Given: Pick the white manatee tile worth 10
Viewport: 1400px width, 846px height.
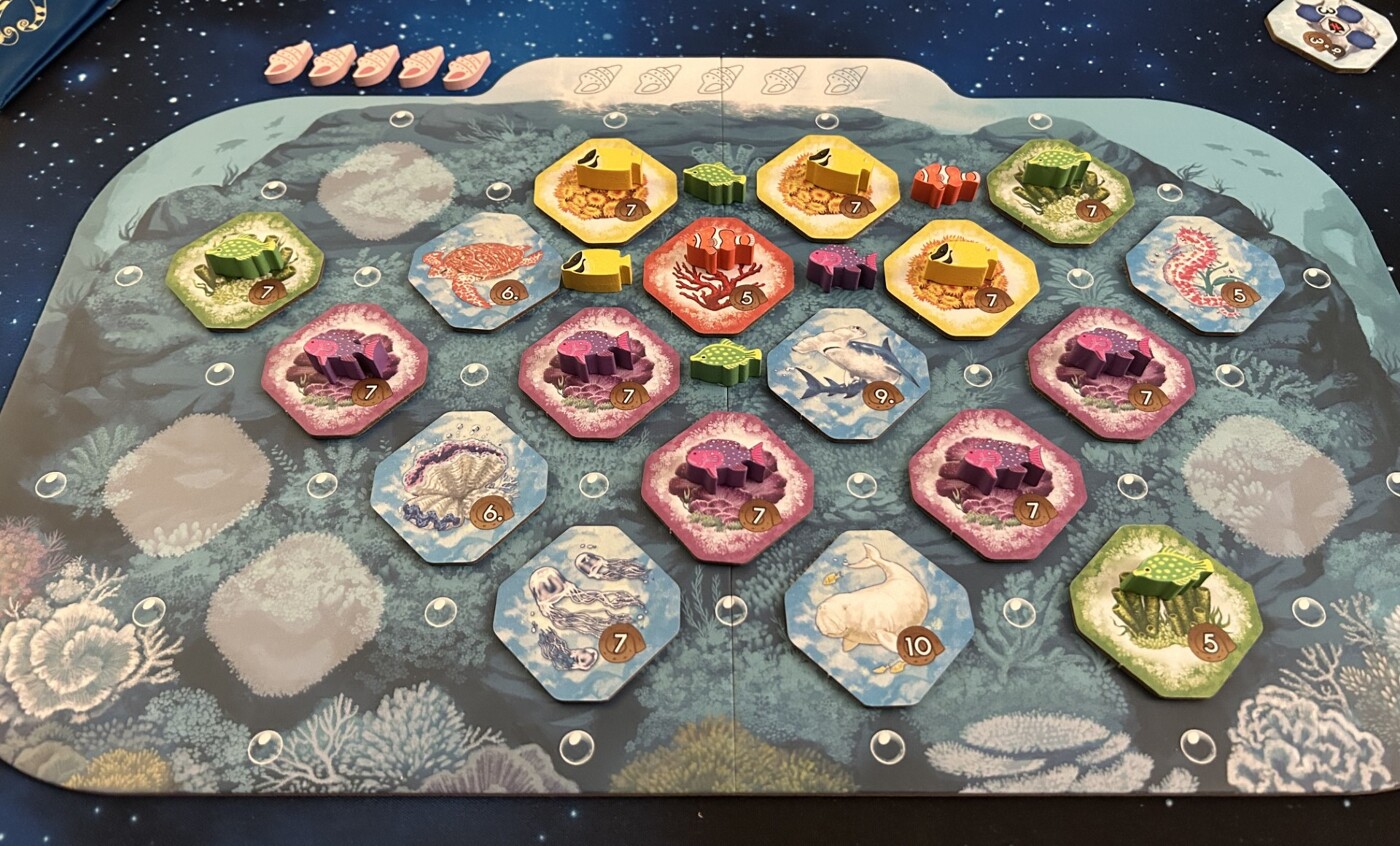Looking at the screenshot, I should (x=878, y=617).
